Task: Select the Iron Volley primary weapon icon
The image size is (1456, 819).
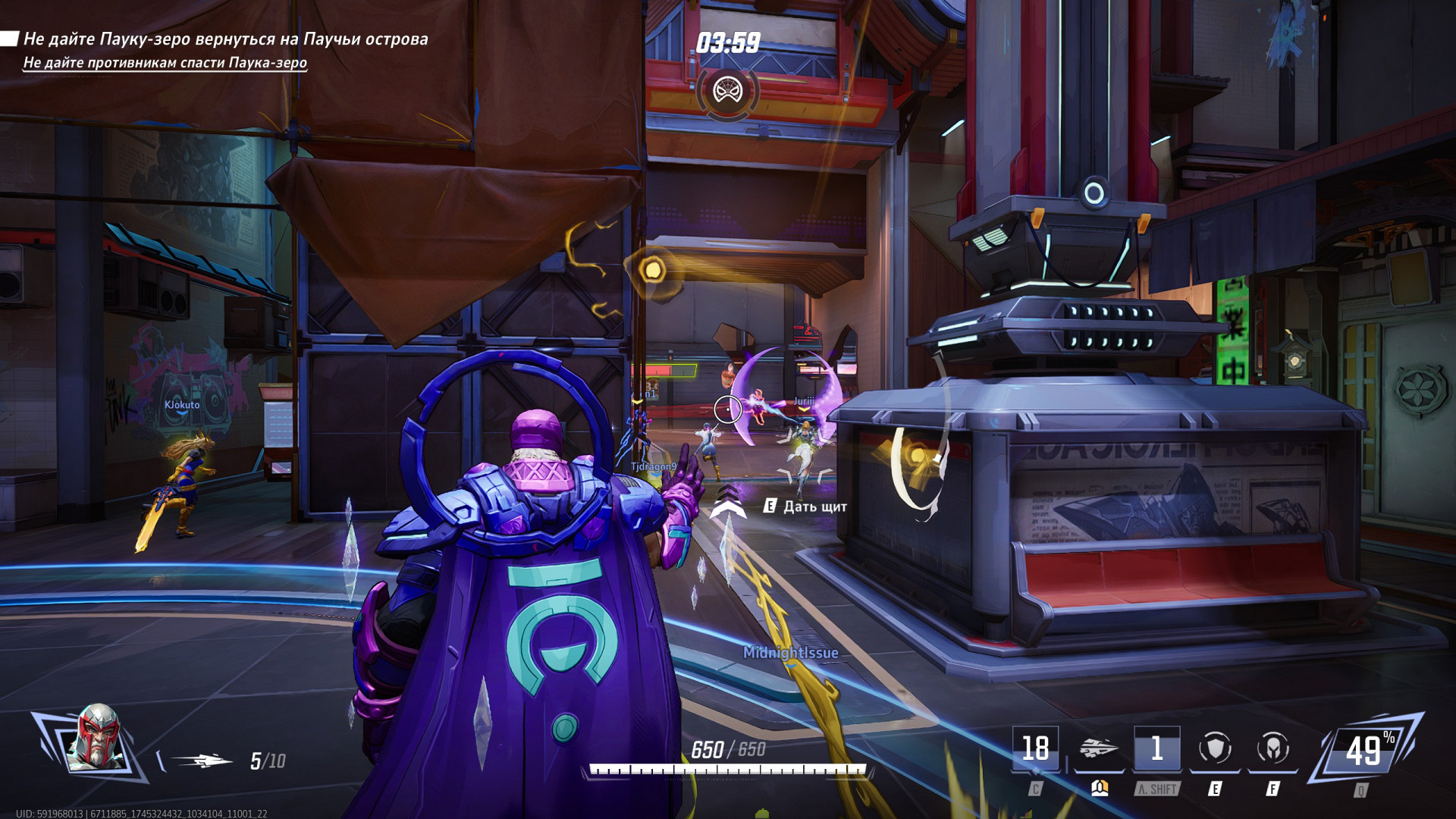Action: pos(202,761)
